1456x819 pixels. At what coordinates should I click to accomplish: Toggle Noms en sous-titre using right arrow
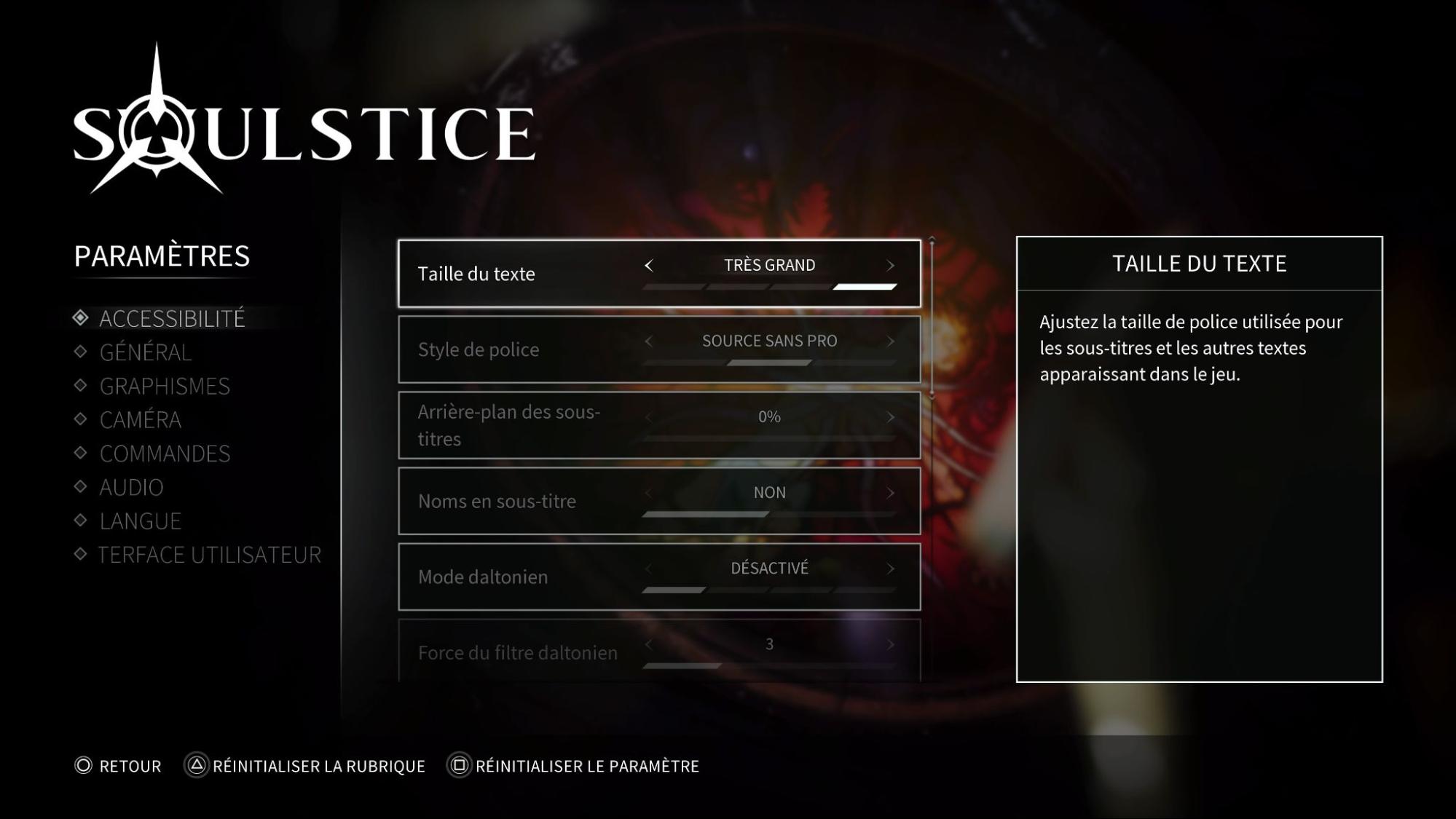[890, 493]
